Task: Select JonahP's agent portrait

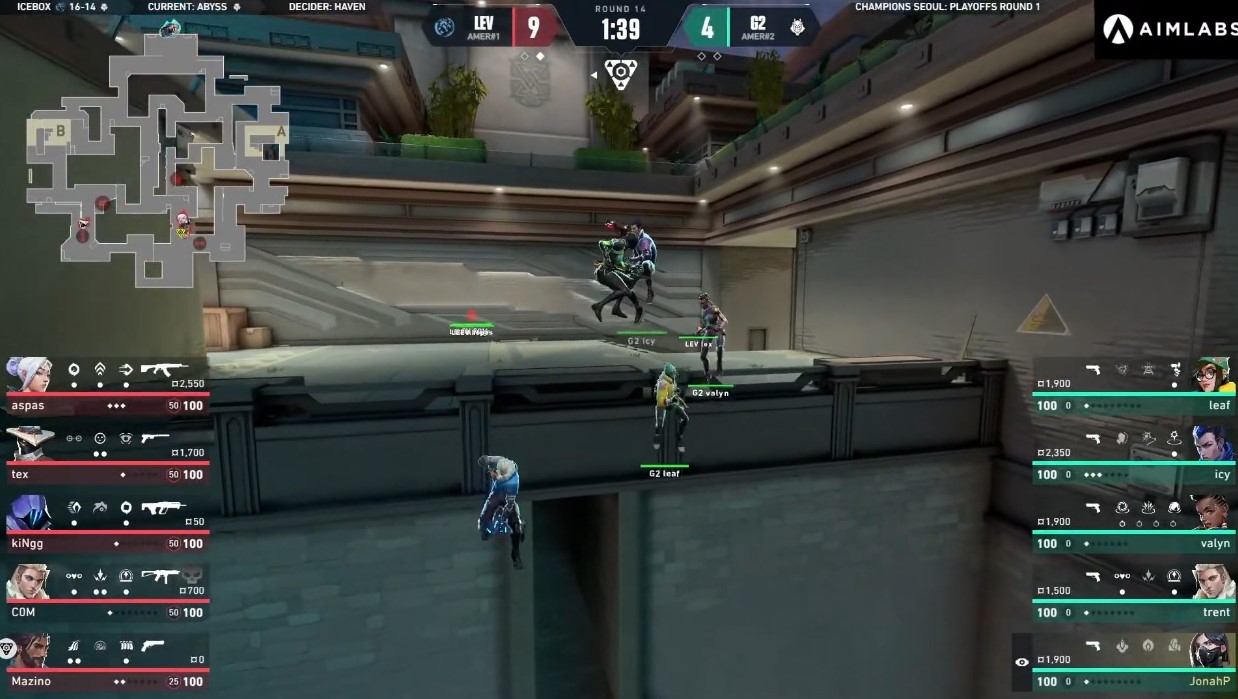Action: (x=1211, y=651)
